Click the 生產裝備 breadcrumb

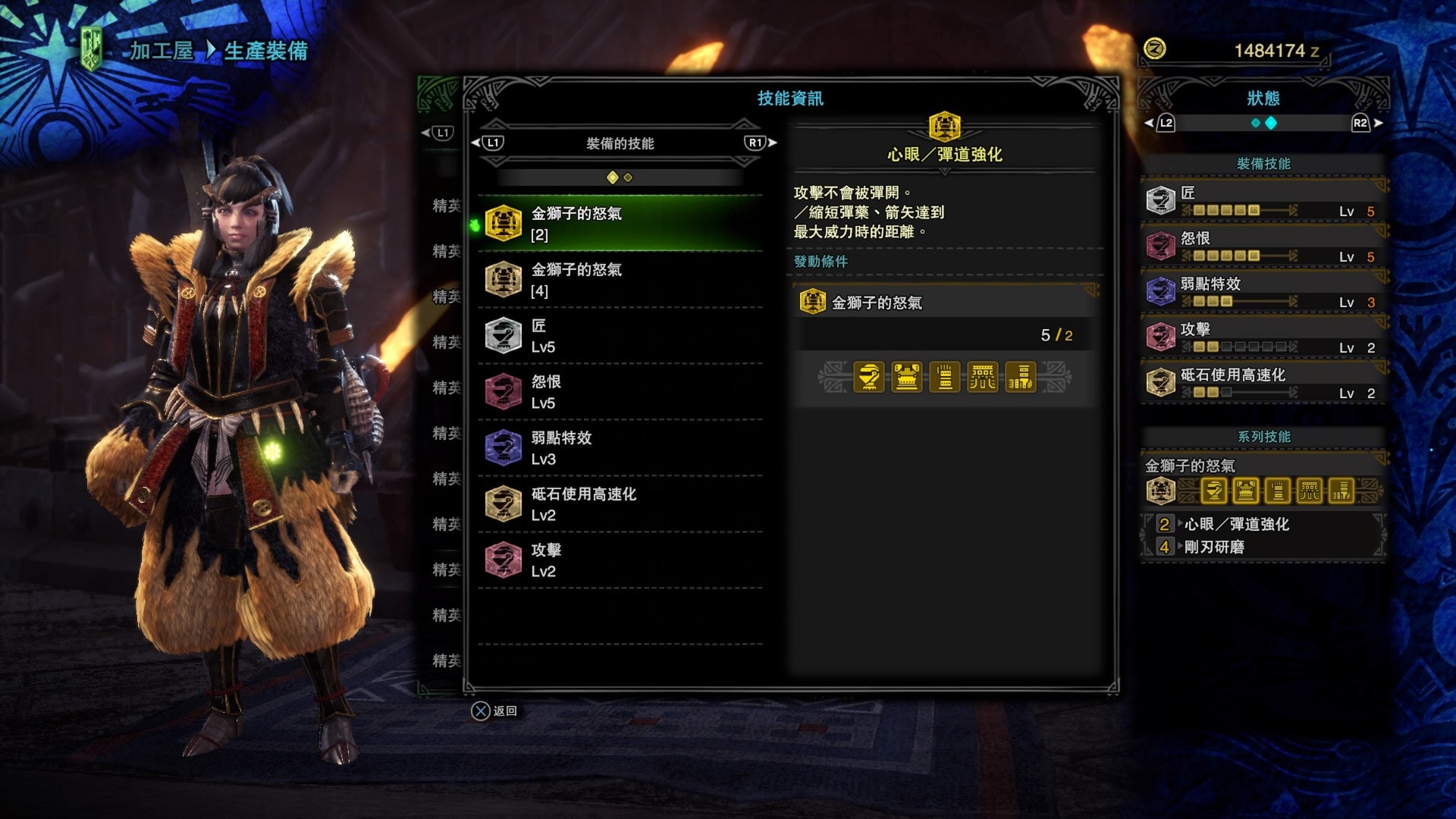265,51
